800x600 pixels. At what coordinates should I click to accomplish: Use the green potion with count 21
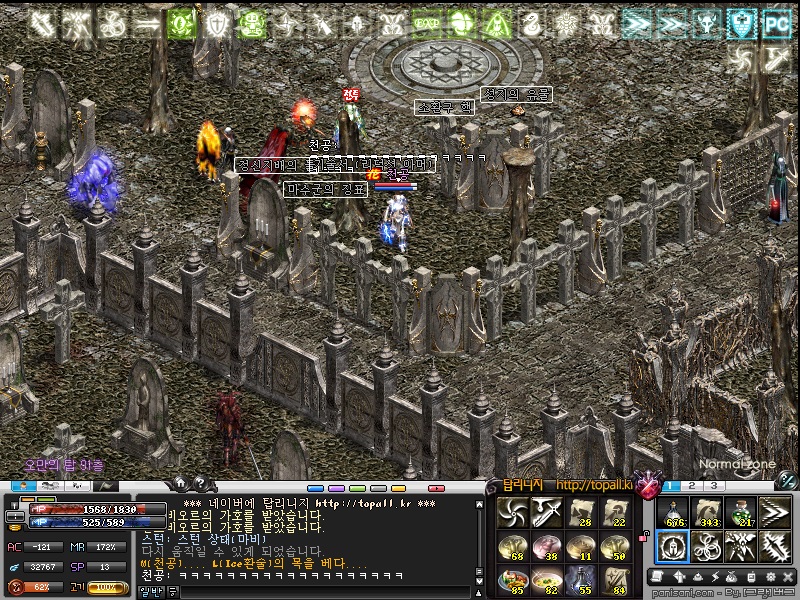[x=740, y=512]
